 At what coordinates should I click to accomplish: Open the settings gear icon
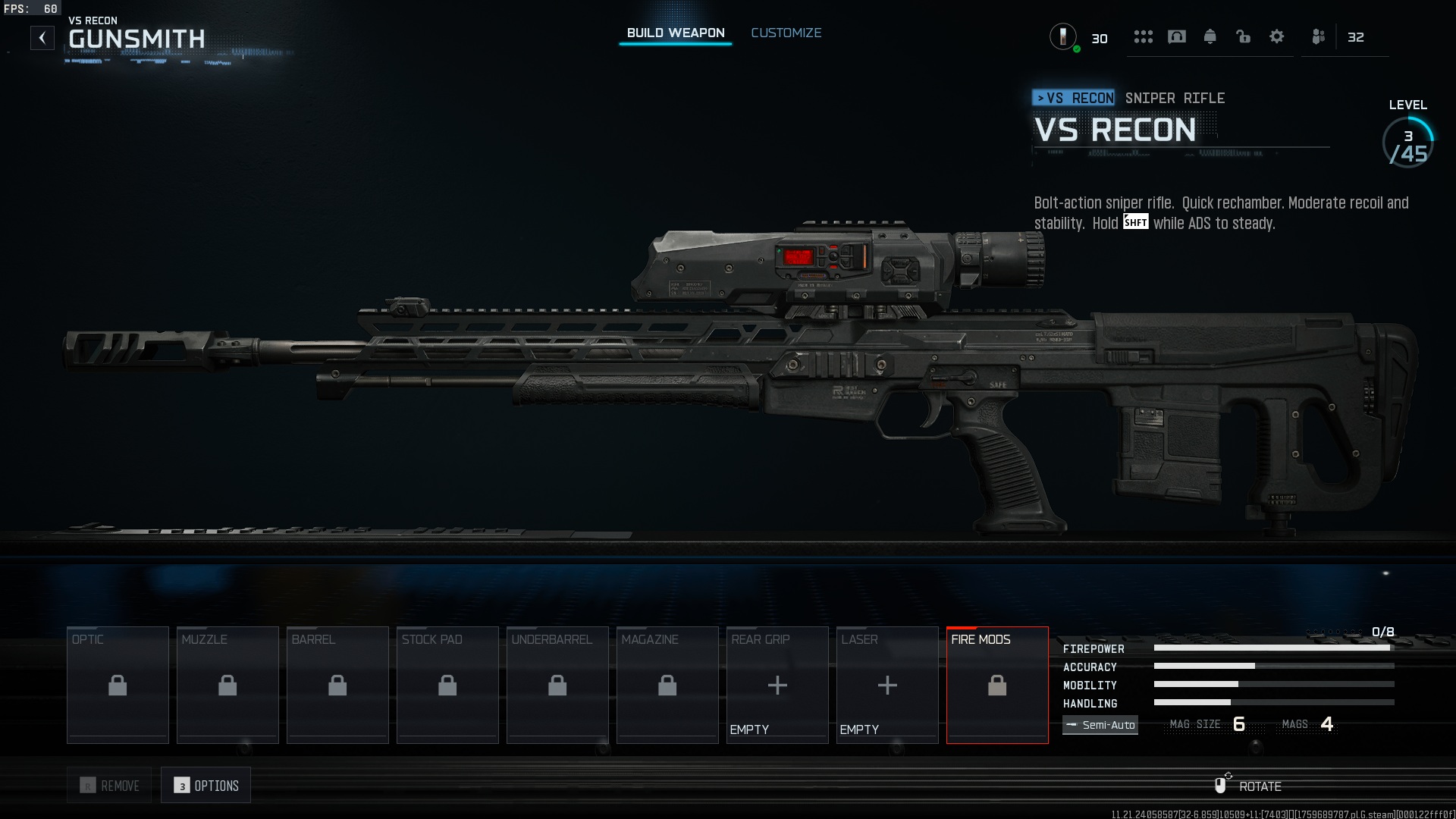1276,37
